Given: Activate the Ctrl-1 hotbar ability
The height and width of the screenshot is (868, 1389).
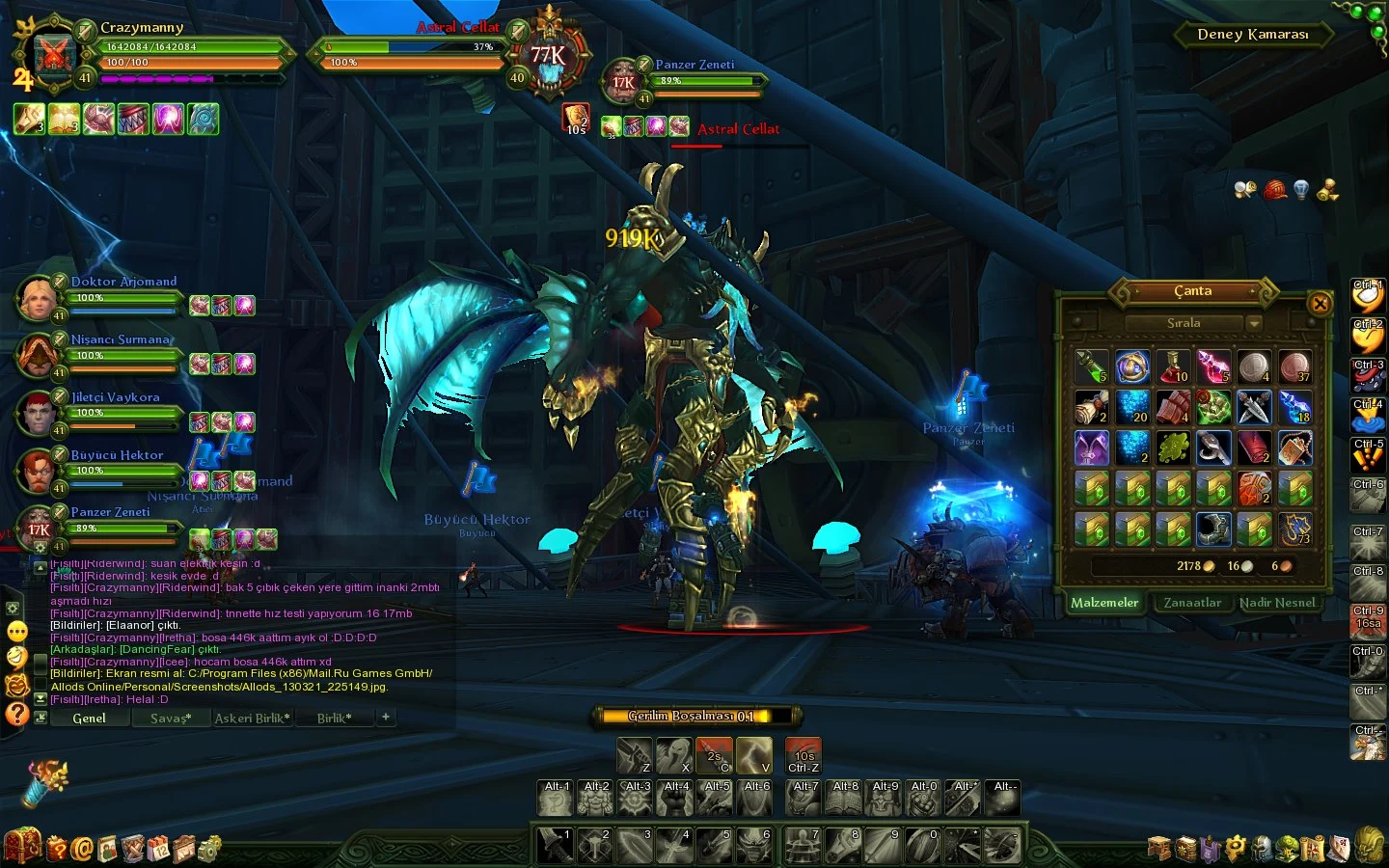Looking at the screenshot, I should [x=1368, y=295].
